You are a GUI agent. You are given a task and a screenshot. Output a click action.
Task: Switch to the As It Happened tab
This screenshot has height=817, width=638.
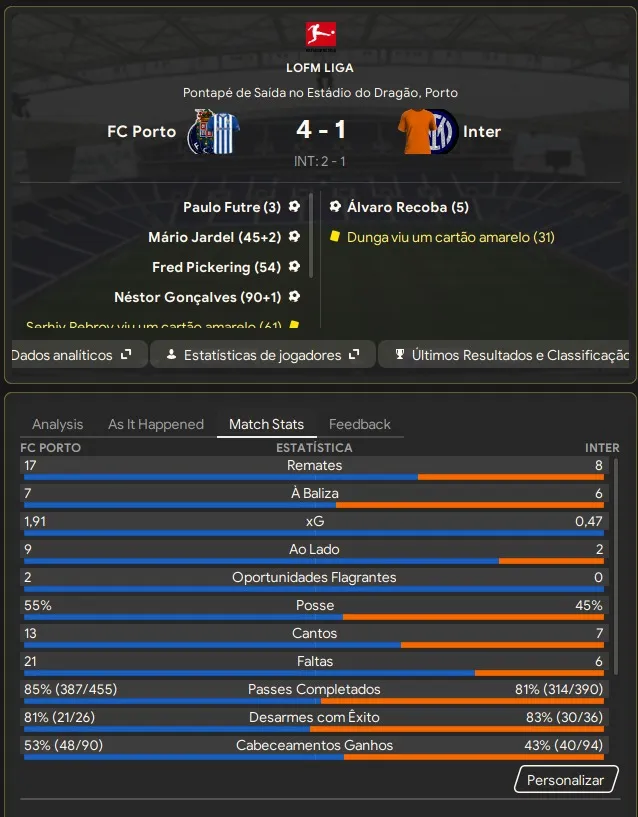click(x=156, y=424)
